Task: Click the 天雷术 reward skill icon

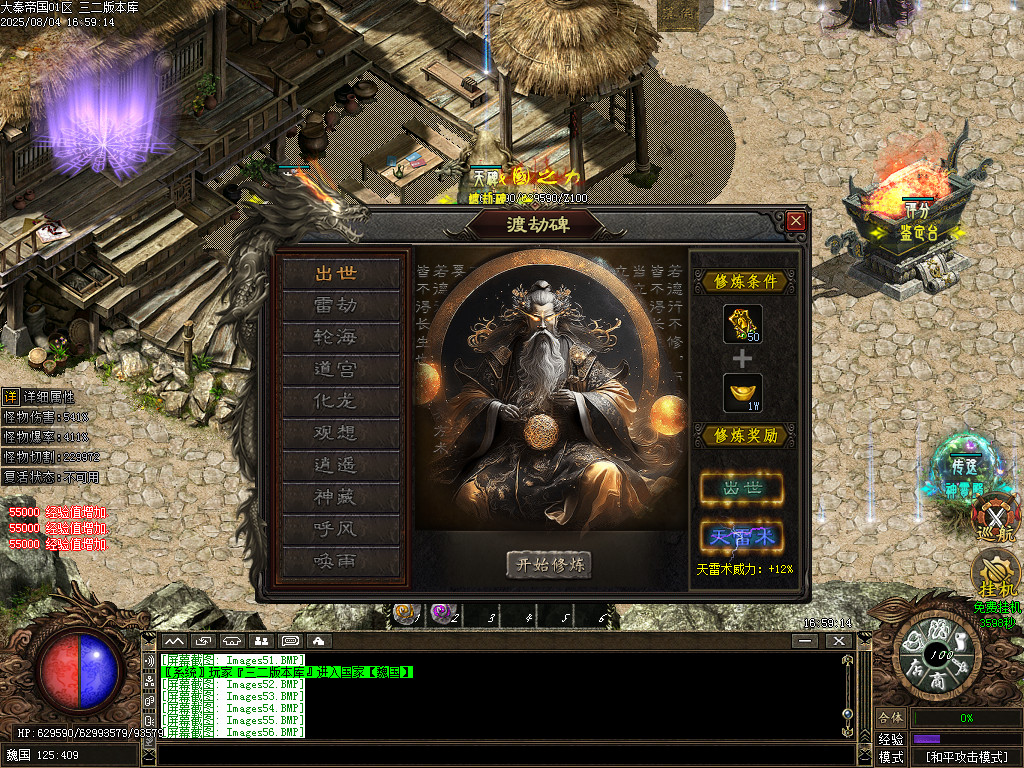Action: (x=741, y=537)
